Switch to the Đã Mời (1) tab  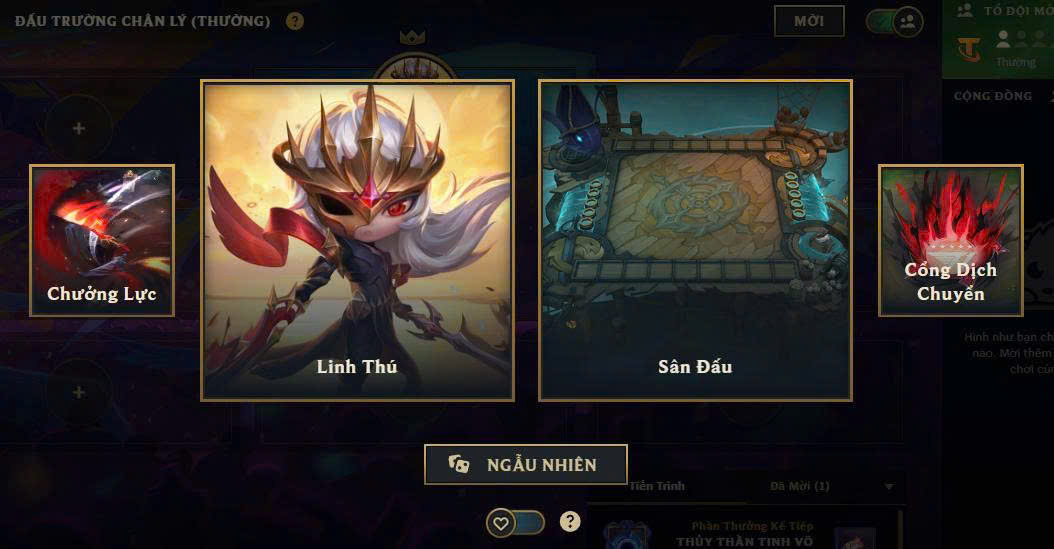pos(800,487)
